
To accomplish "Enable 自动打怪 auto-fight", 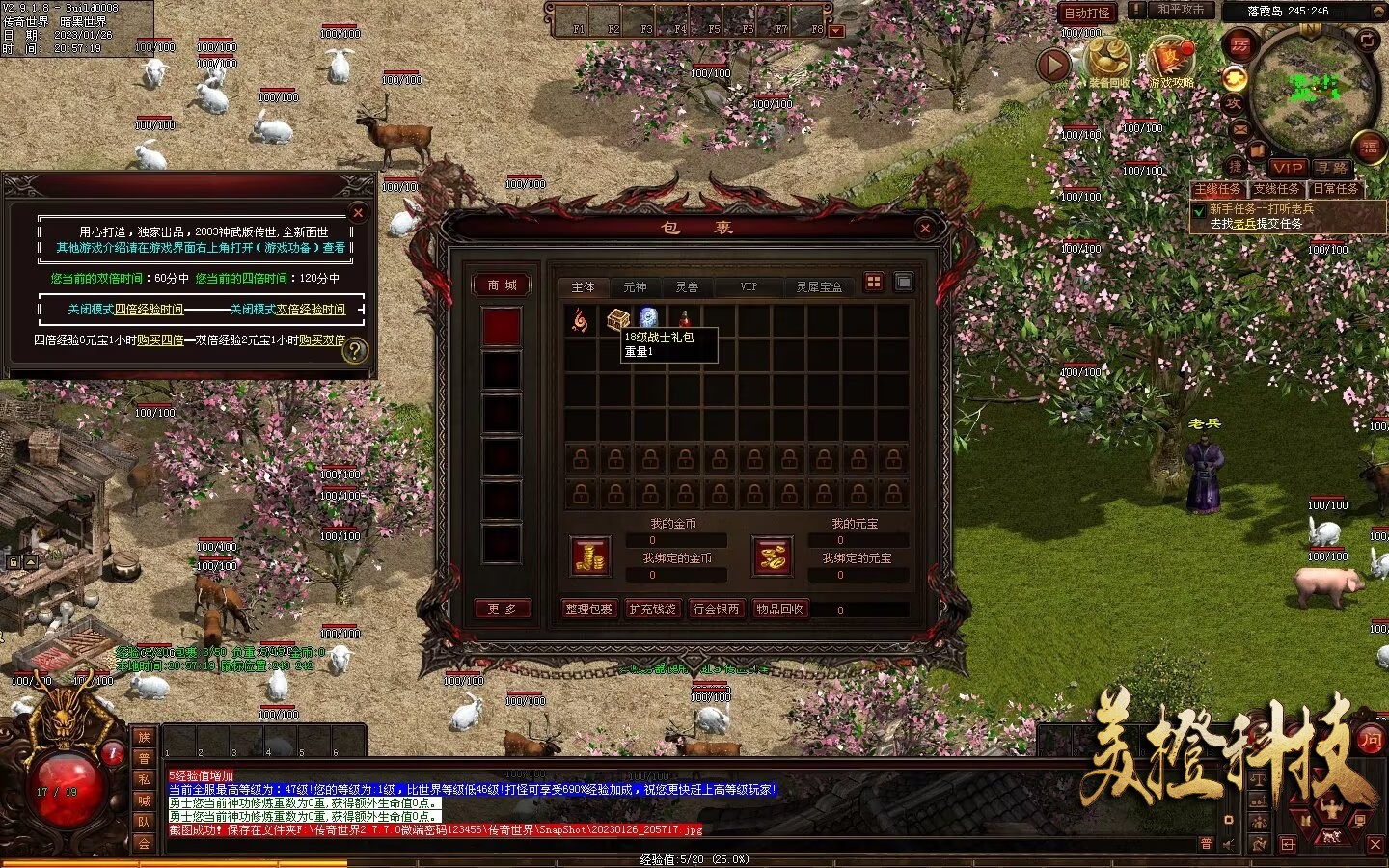I will tap(1087, 13).
